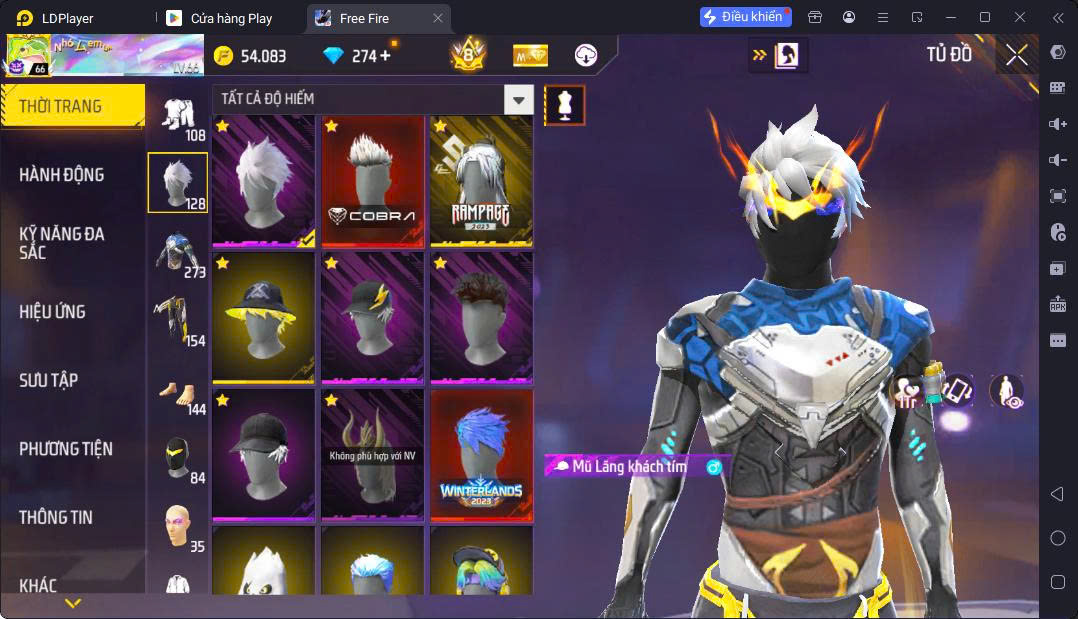This screenshot has width=1078, height=619.
Task: Select the black cap with lightning bolt
Action: click(x=372, y=318)
